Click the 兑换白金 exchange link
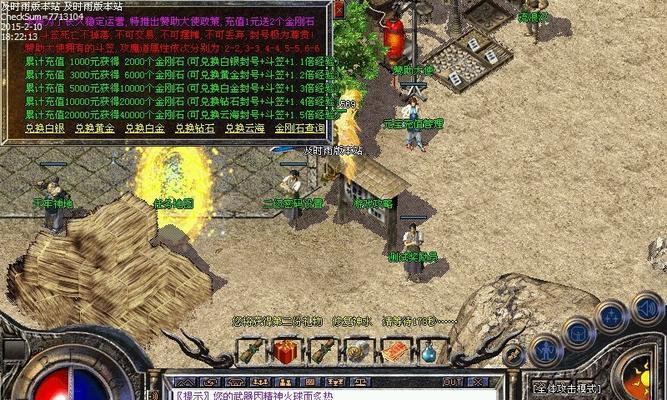This screenshot has width=667, height=400. pos(144,128)
